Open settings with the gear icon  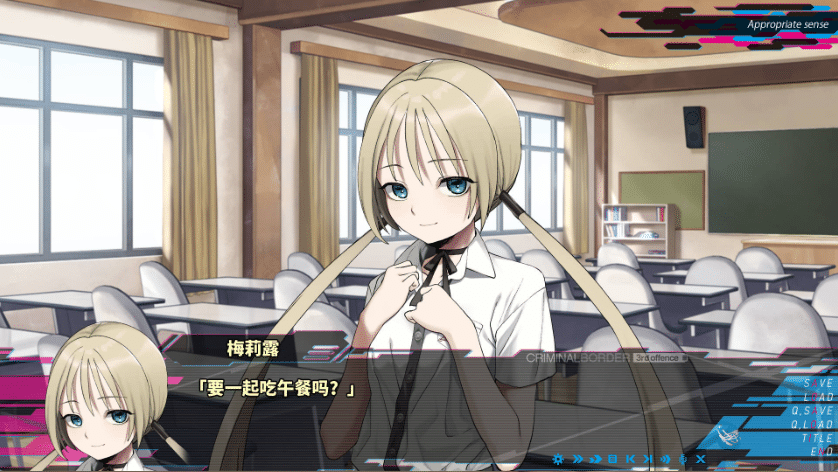click(558, 458)
